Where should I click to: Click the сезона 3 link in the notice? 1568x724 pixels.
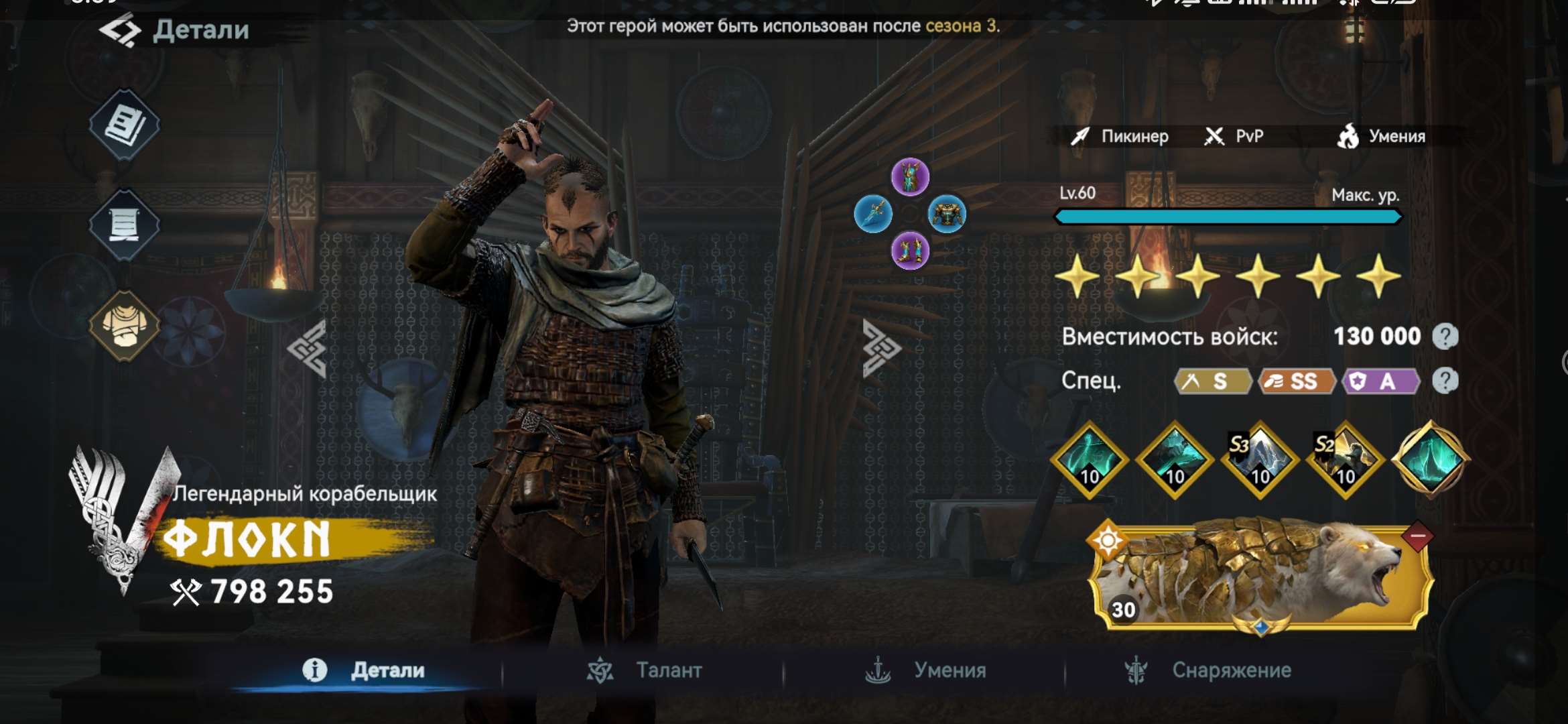pos(961,26)
